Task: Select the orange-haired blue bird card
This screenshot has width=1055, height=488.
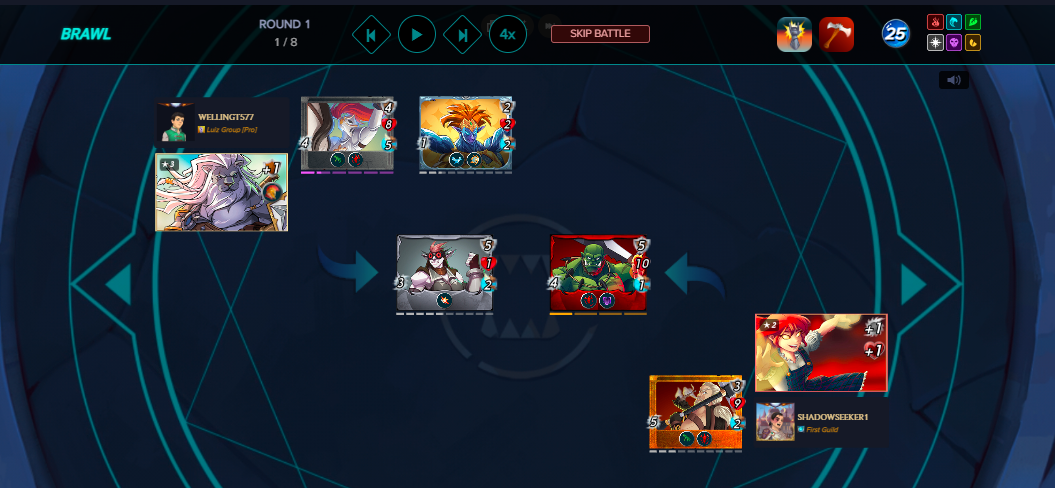Action: coord(465,132)
